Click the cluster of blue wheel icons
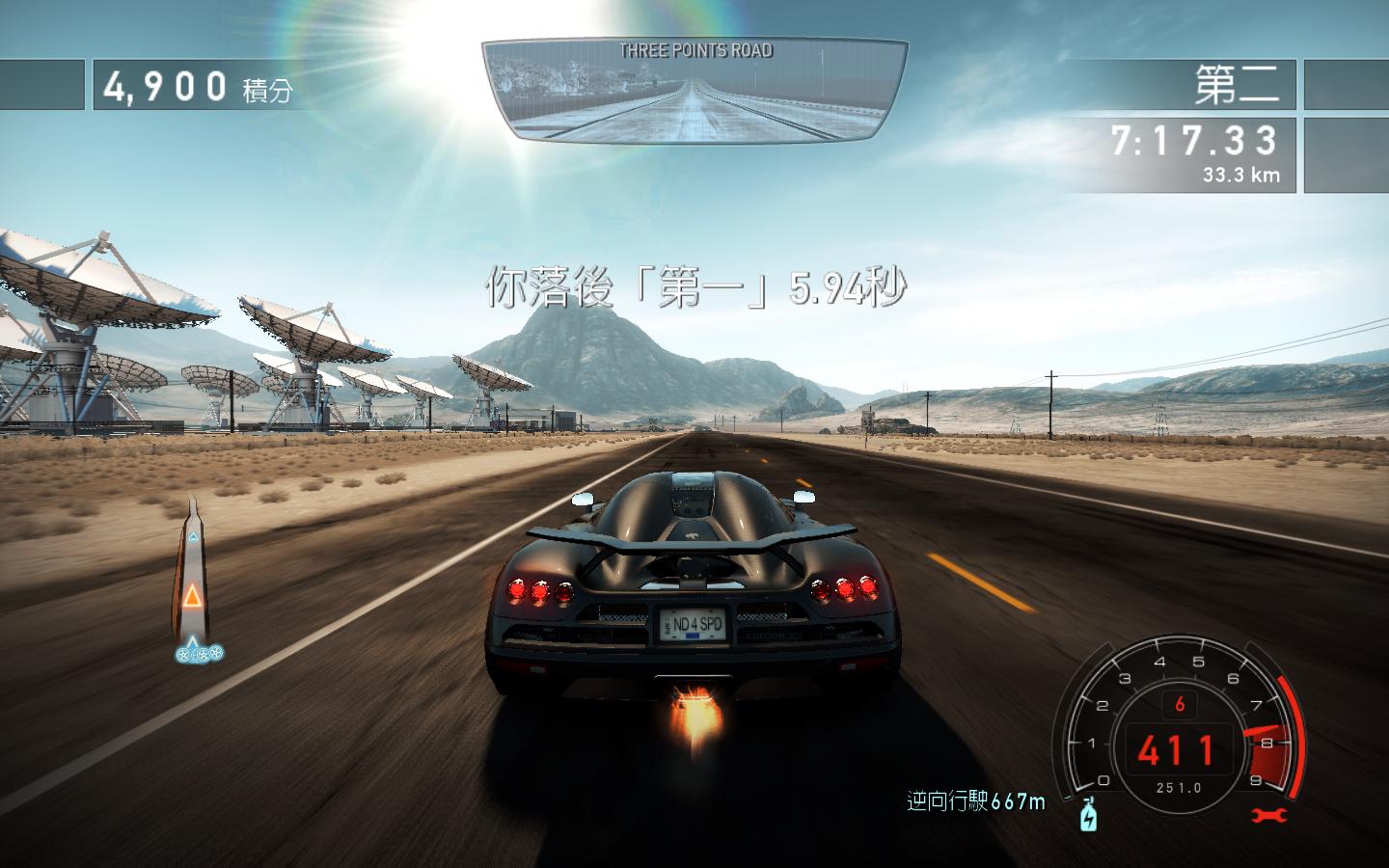 pyautogui.click(x=200, y=654)
